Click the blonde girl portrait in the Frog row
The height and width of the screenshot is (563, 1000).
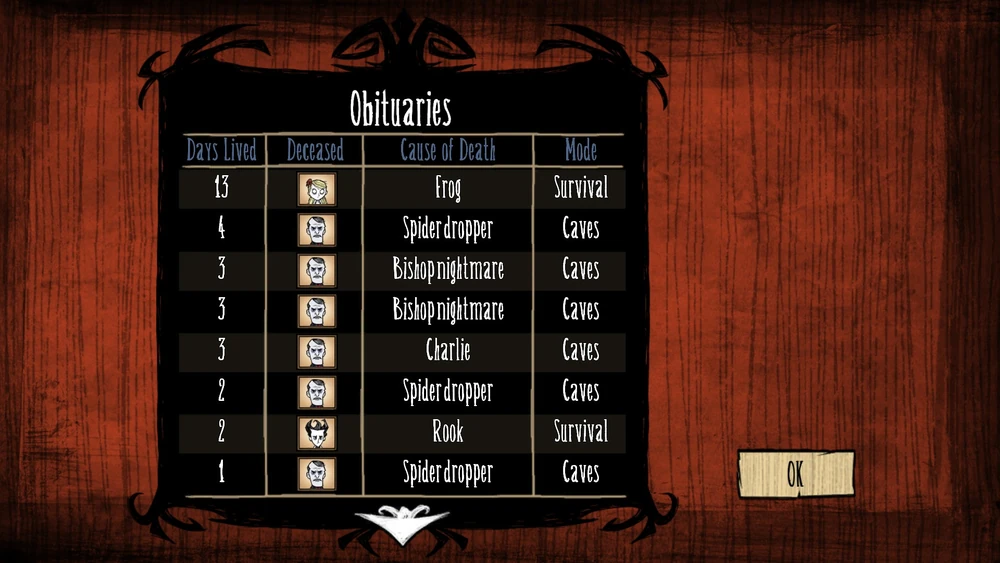(x=316, y=188)
